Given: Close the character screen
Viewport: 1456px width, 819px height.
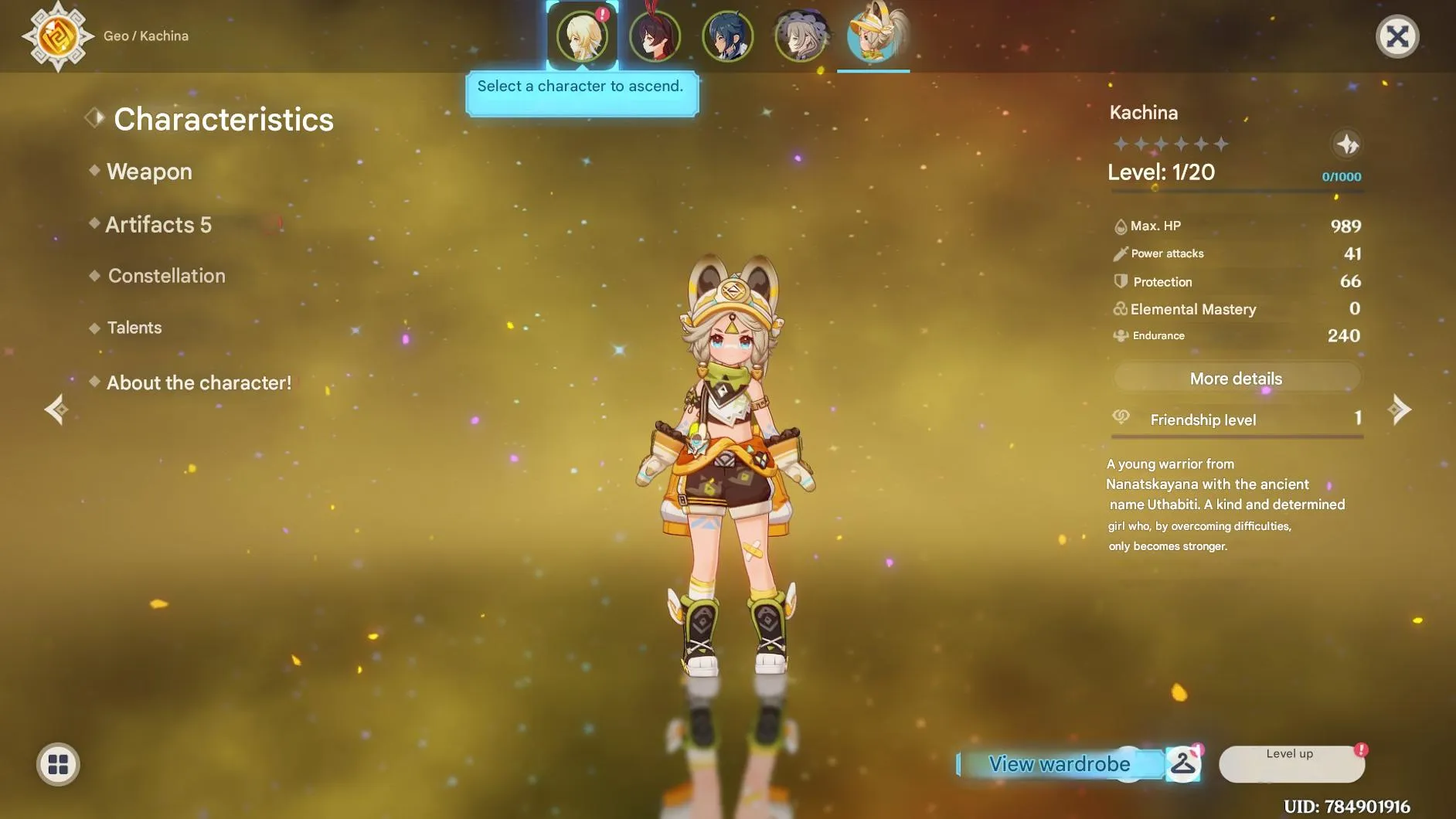Looking at the screenshot, I should pos(1396,36).
